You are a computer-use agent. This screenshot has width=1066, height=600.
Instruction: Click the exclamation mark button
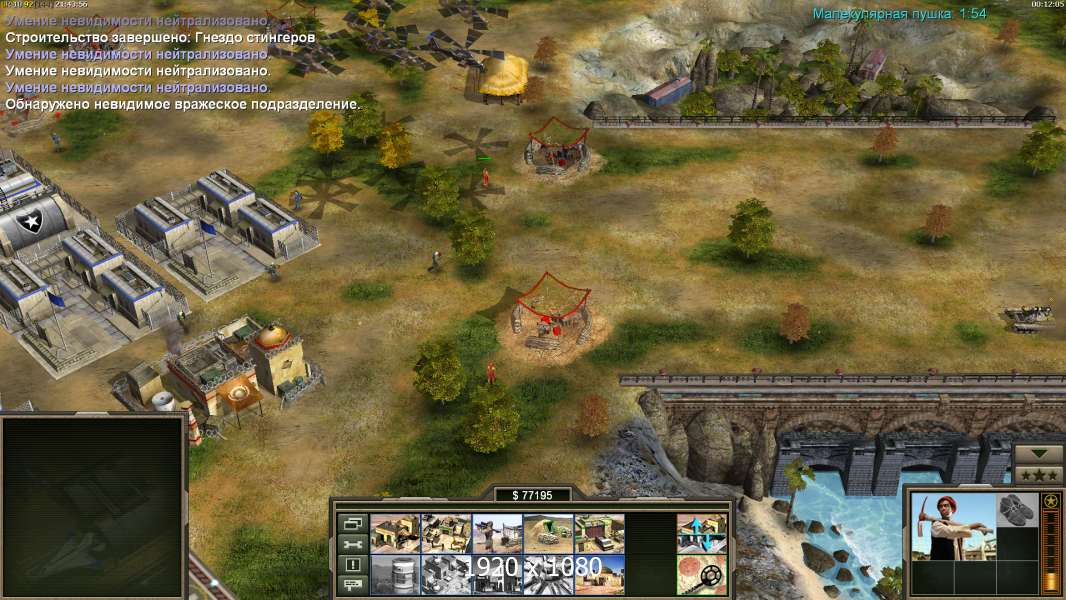coord(351,564)
